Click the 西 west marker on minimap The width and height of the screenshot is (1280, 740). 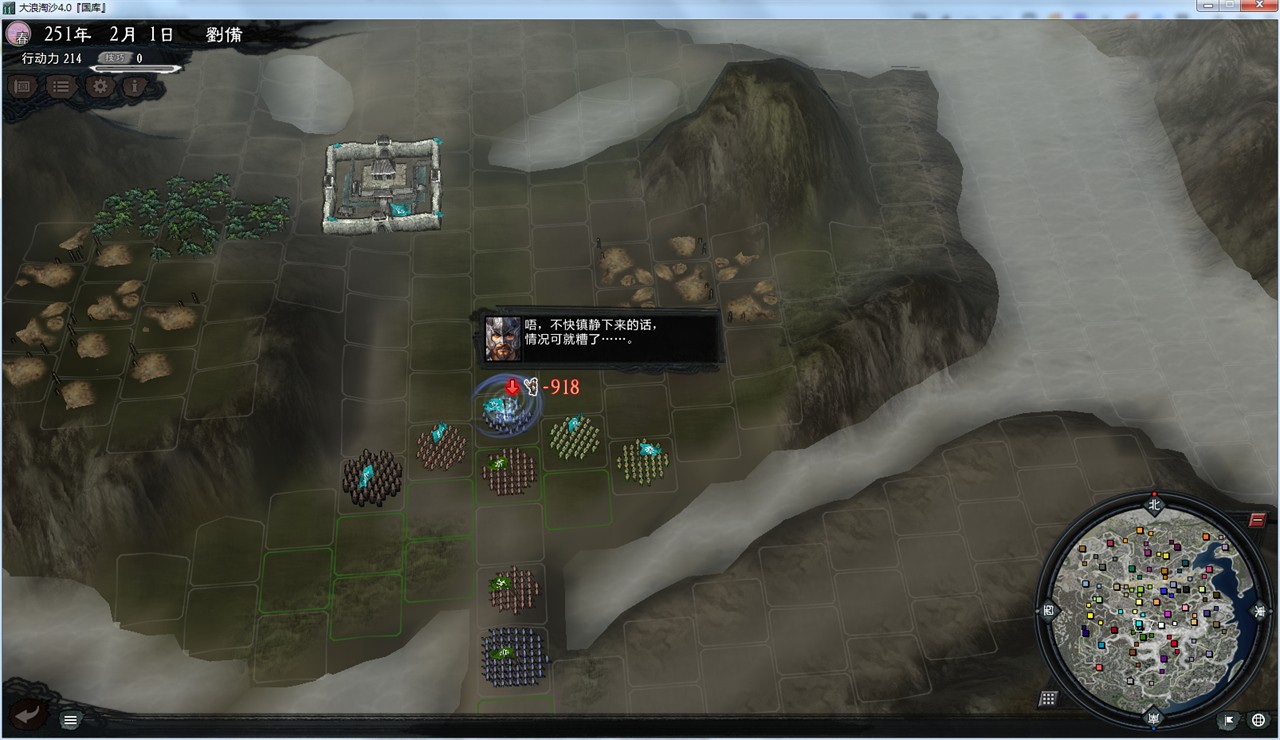[1049, 608]
